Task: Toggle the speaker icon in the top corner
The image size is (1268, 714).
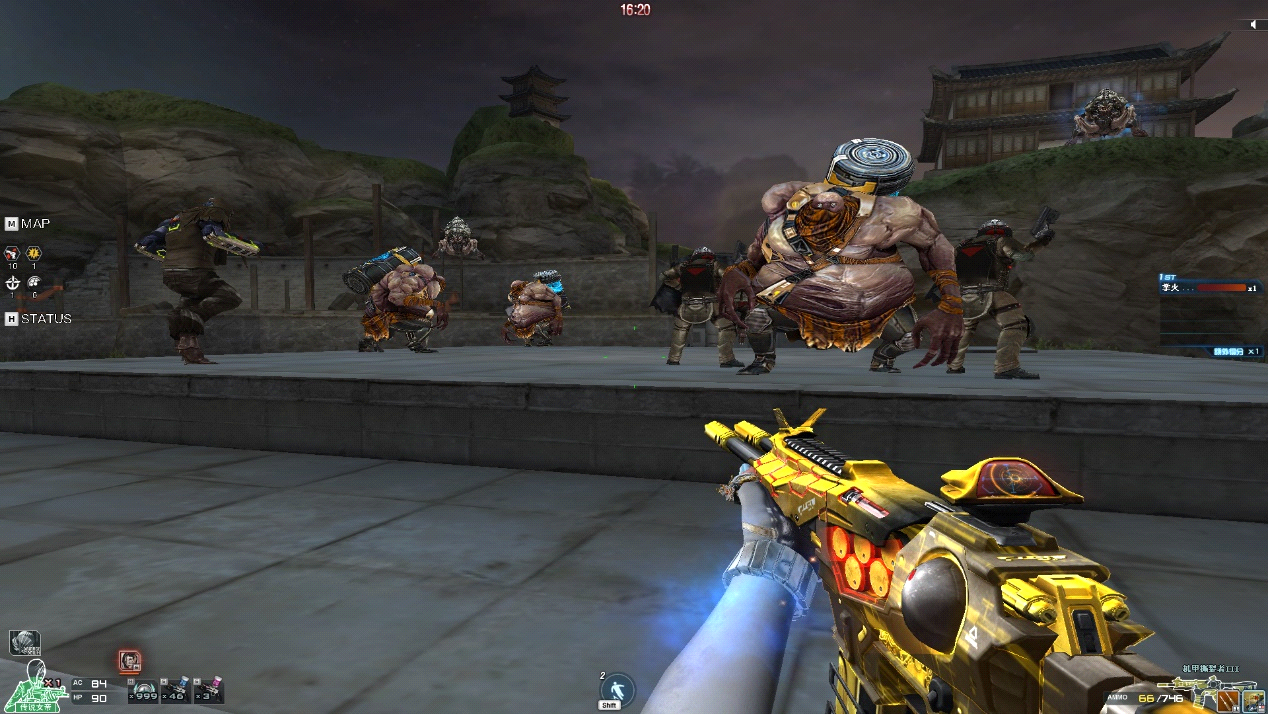Action: coord(1252,24)
